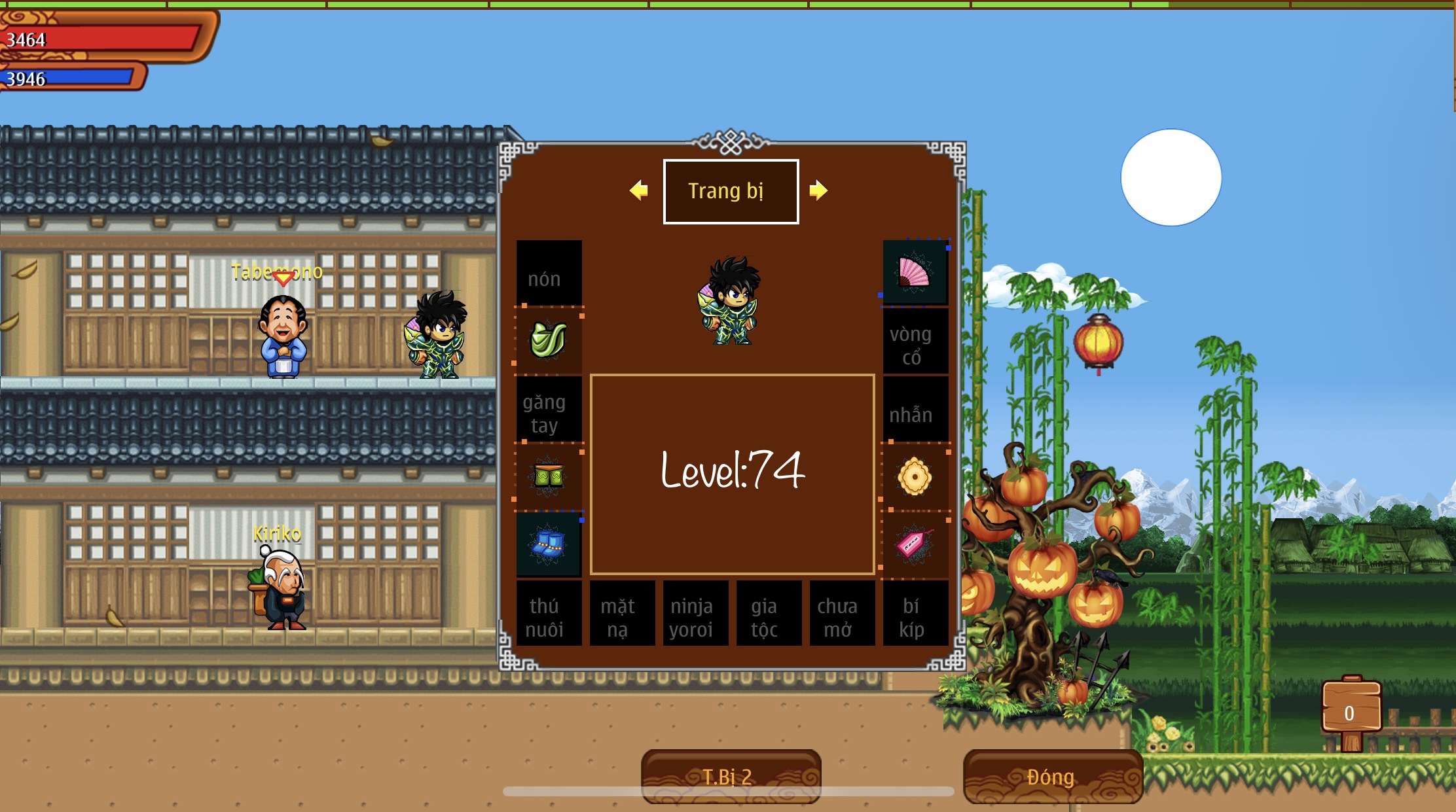Choose the empty ninja yoroi slot
This screenshot has width=1456, height=812.
coord(695,614)
